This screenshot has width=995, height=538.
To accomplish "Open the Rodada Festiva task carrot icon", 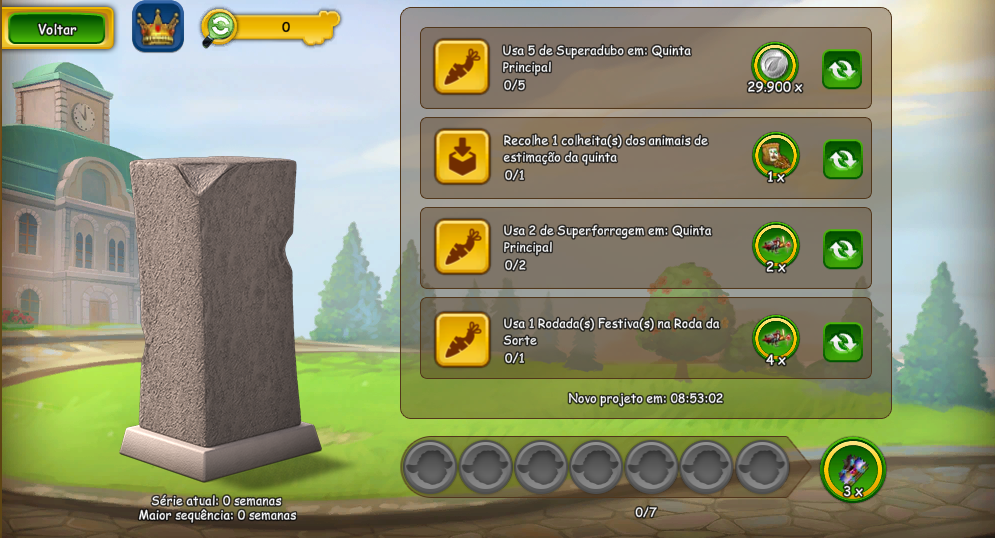I will pos(462,339).
